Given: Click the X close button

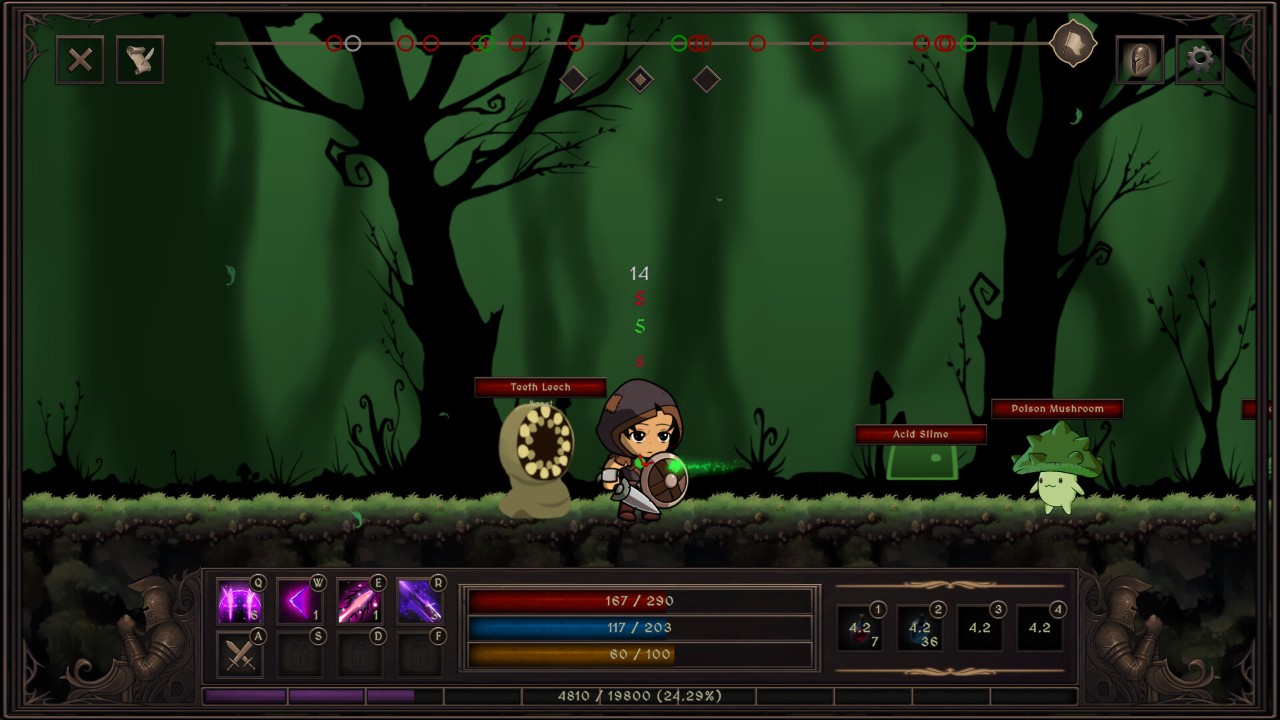Looking at the screenshot, I should click(x=80, y=60).
